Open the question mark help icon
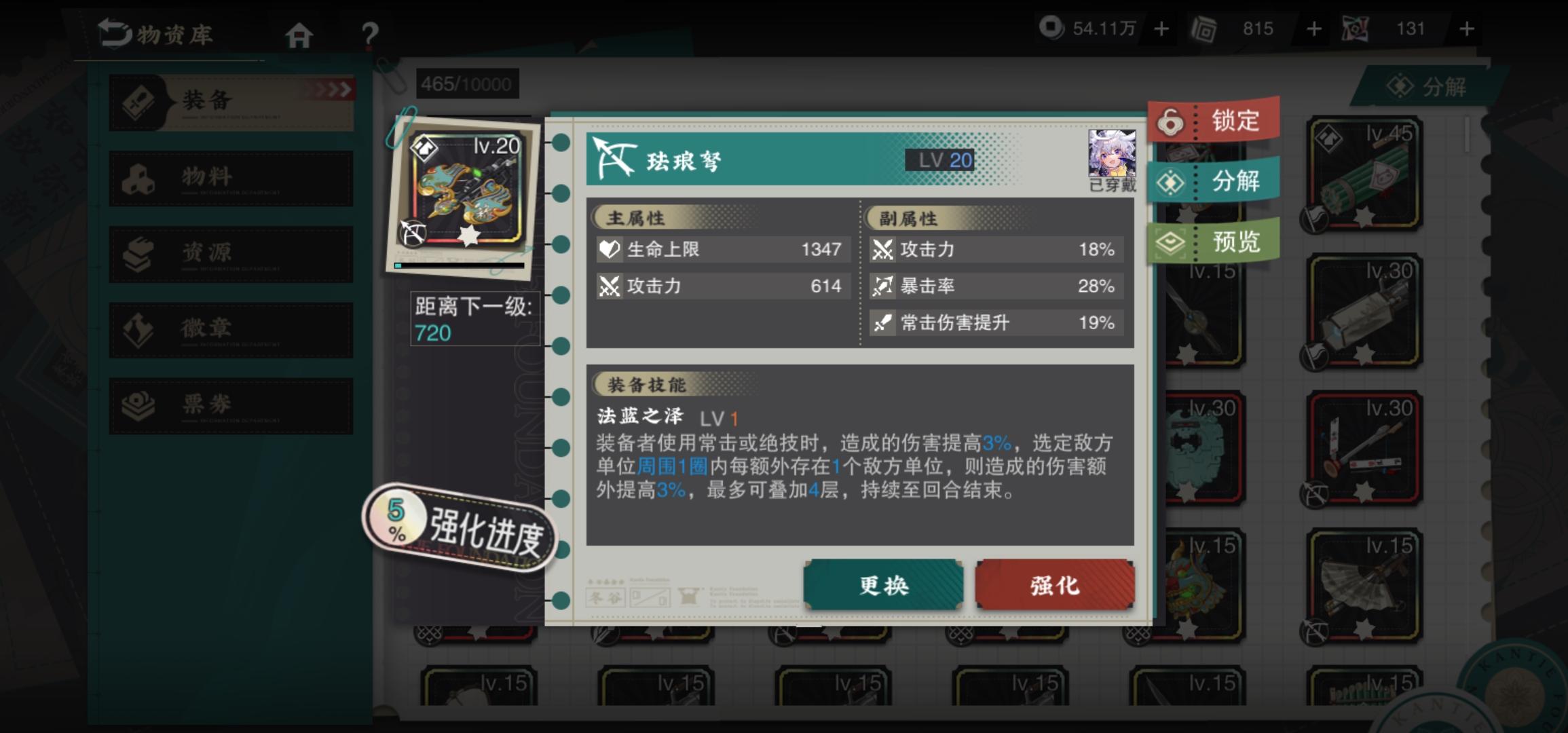The image size is (1568, 733). coord(367,33)
